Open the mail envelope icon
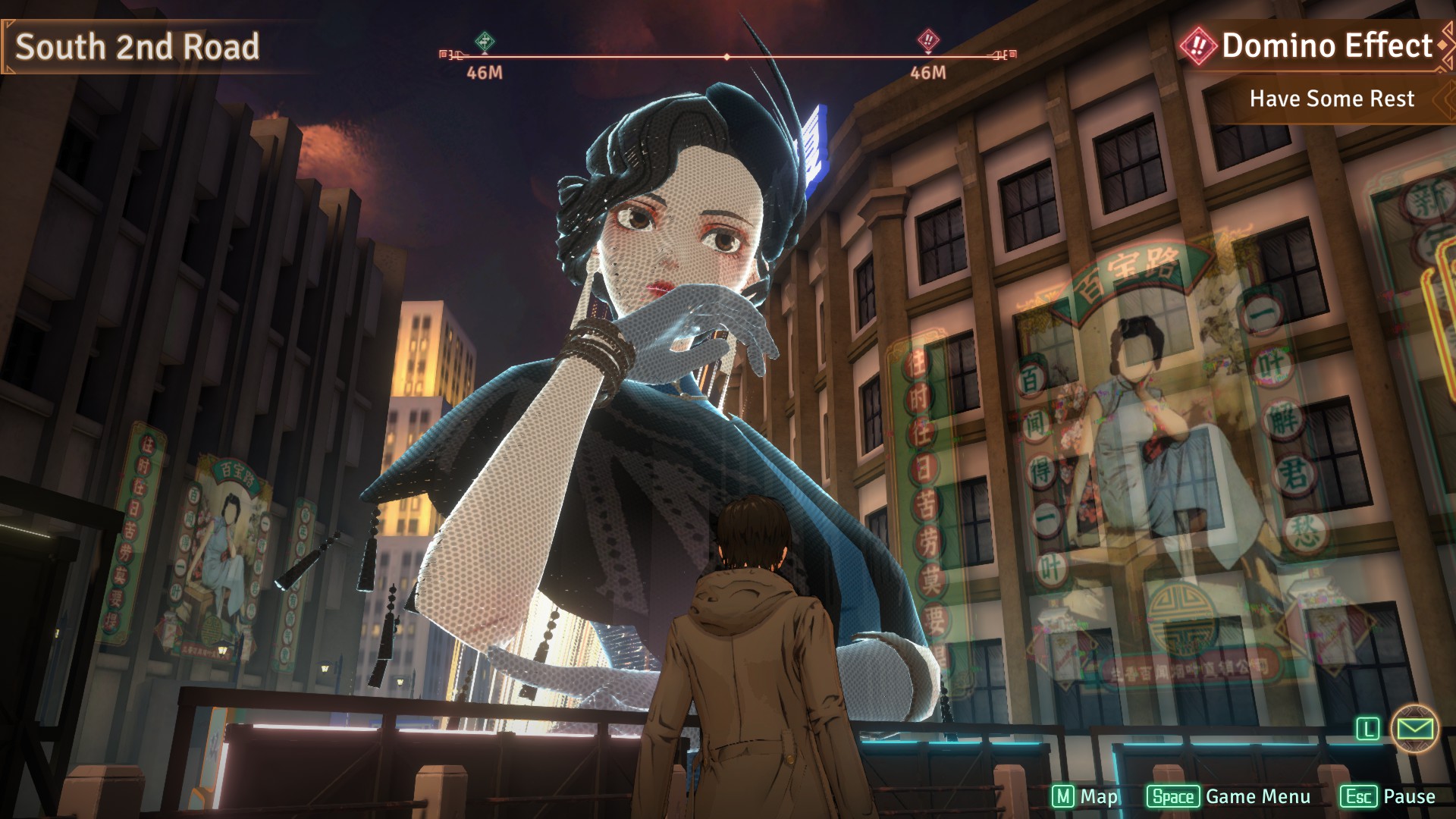The image size is (1456, 819). pos(1415,729)
